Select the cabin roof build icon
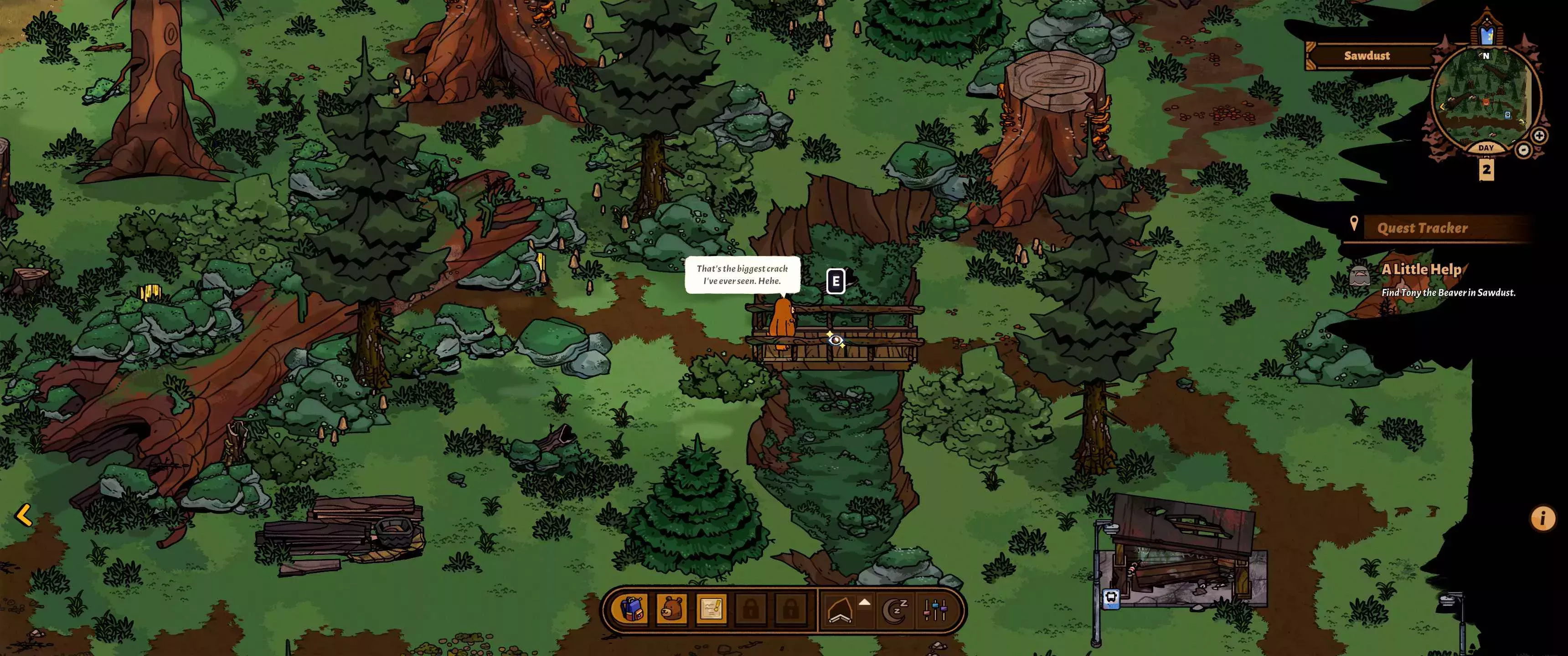 coord(840,610)
